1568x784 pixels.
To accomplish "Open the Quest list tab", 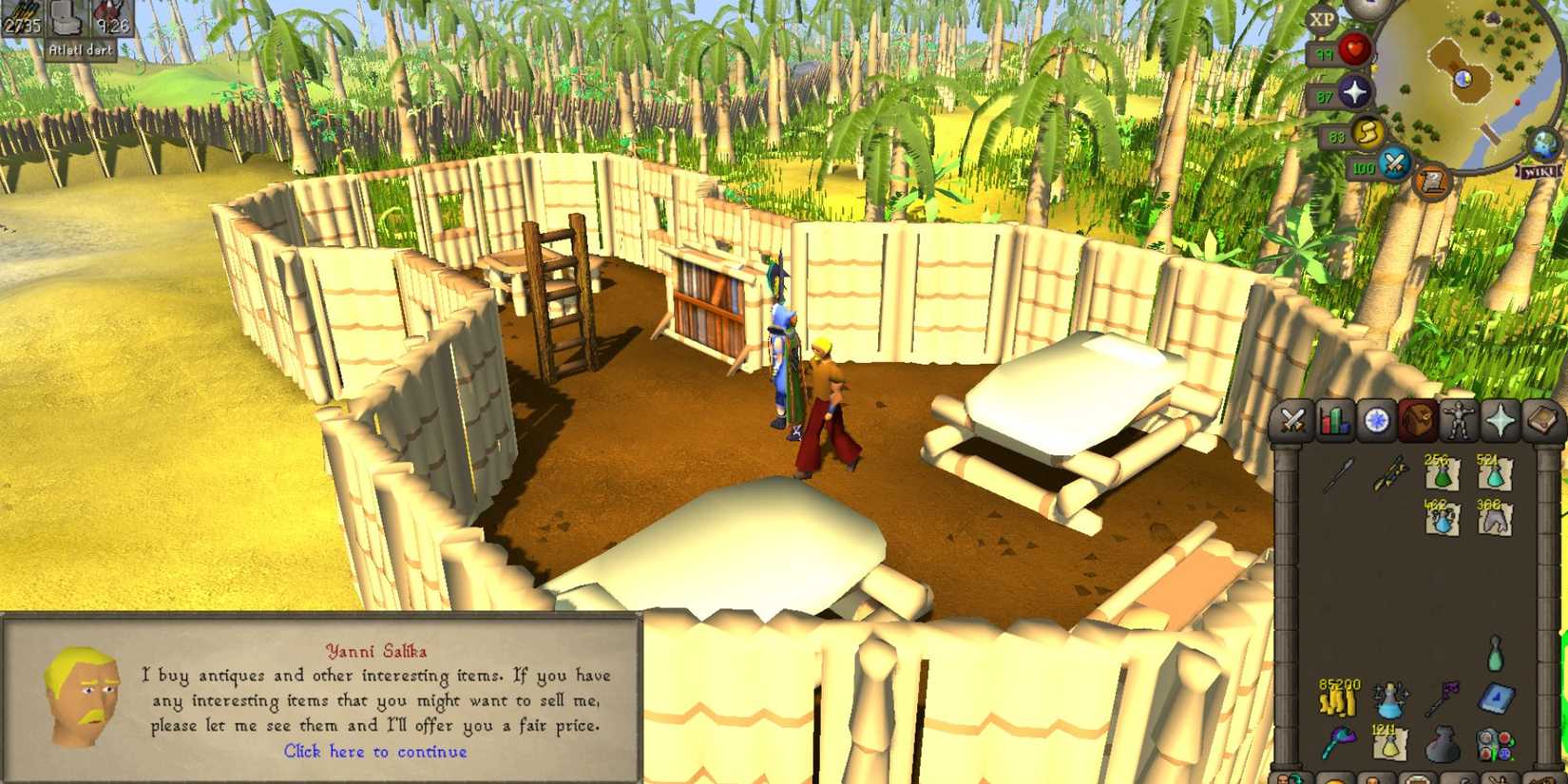I will tap(1377, 420).
